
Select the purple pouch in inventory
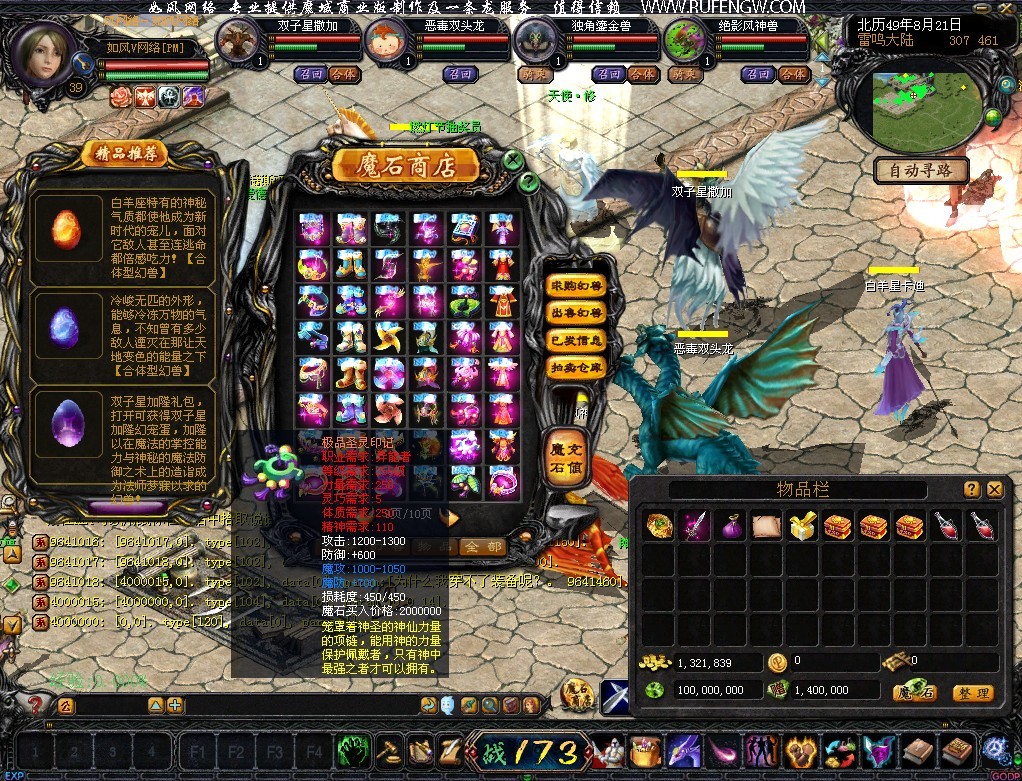[x=731, y=526]
